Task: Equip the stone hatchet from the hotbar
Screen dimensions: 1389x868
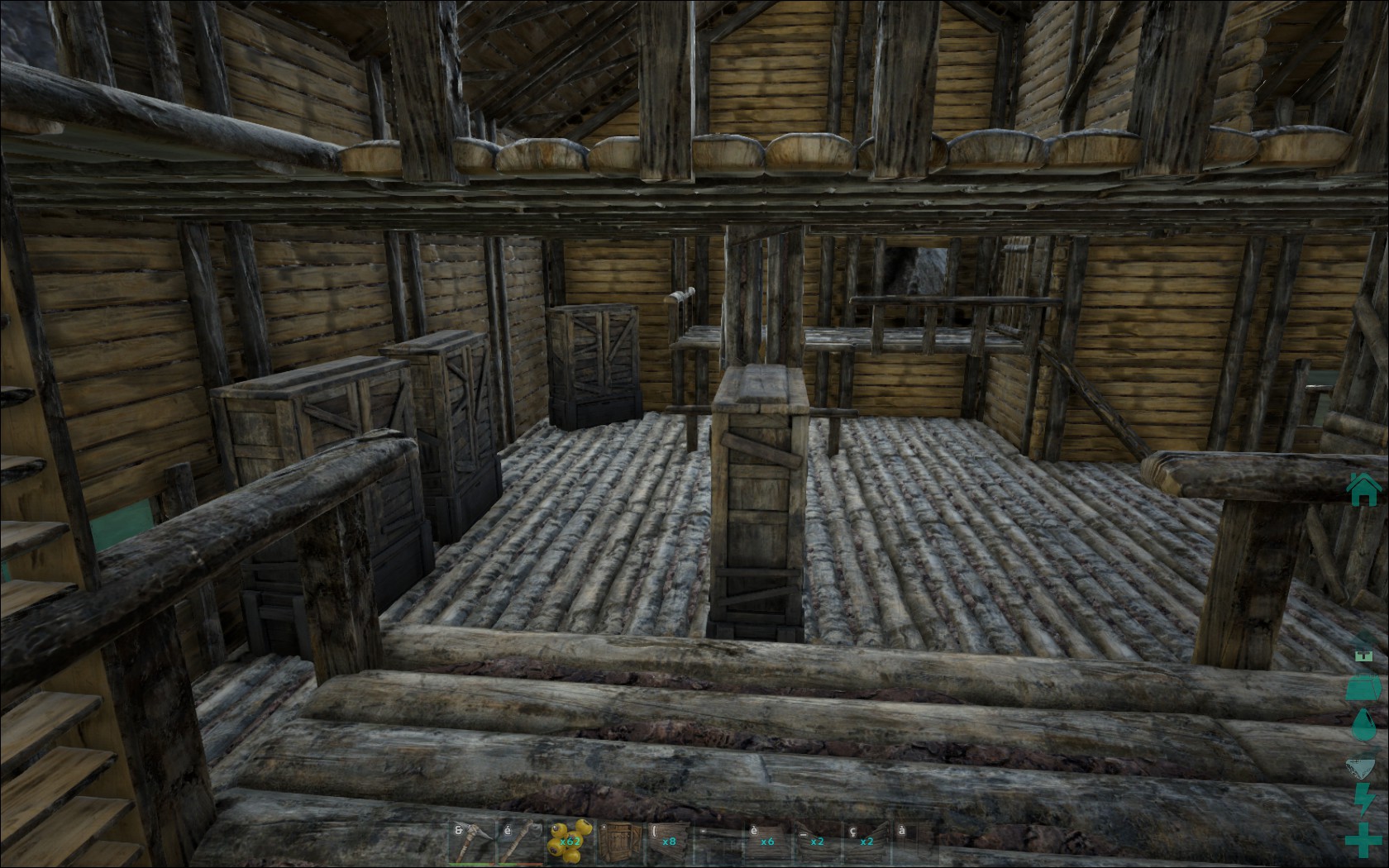Action: [521, 842]
